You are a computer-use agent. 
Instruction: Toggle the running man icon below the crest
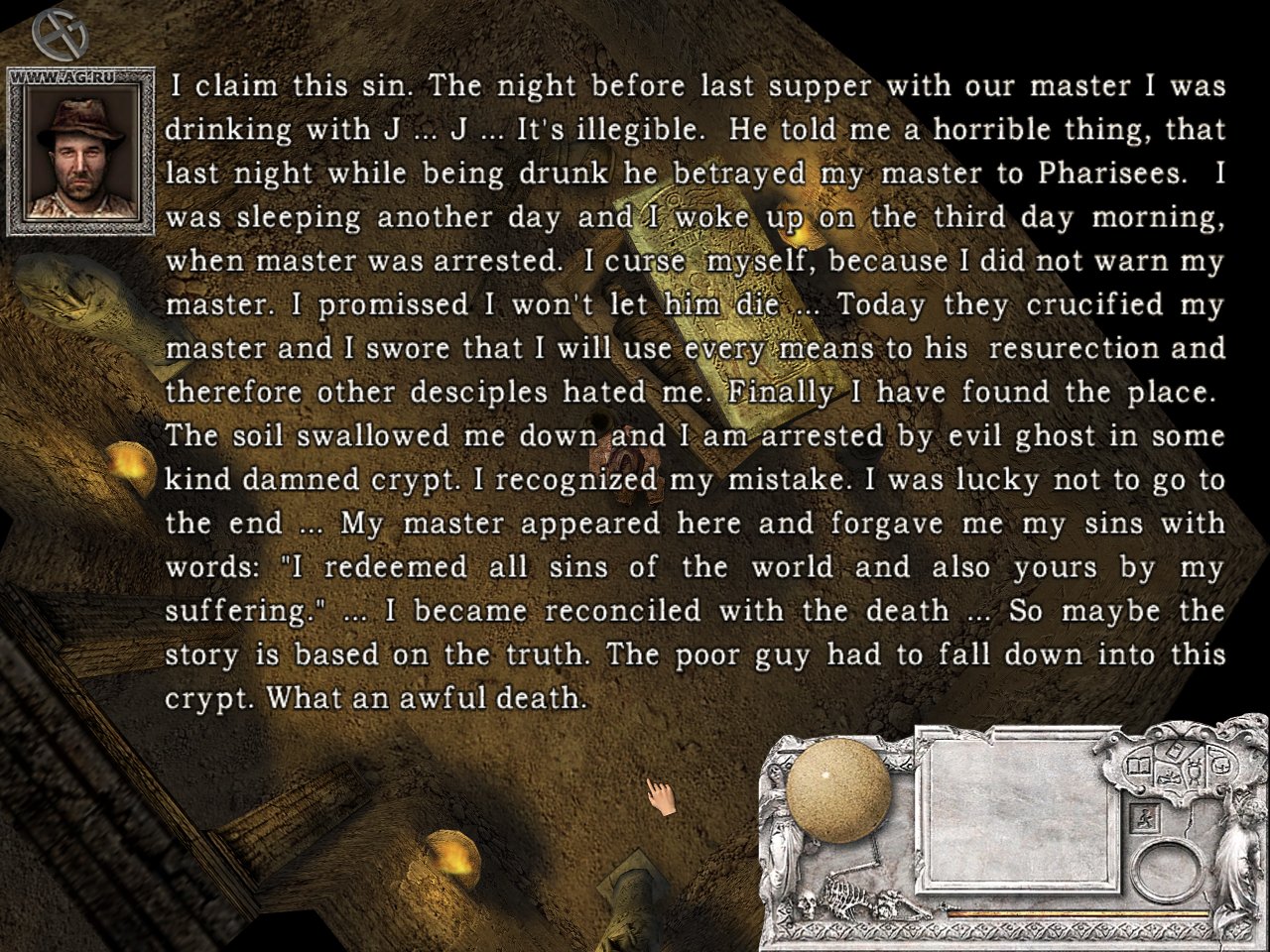point(1145,817)
